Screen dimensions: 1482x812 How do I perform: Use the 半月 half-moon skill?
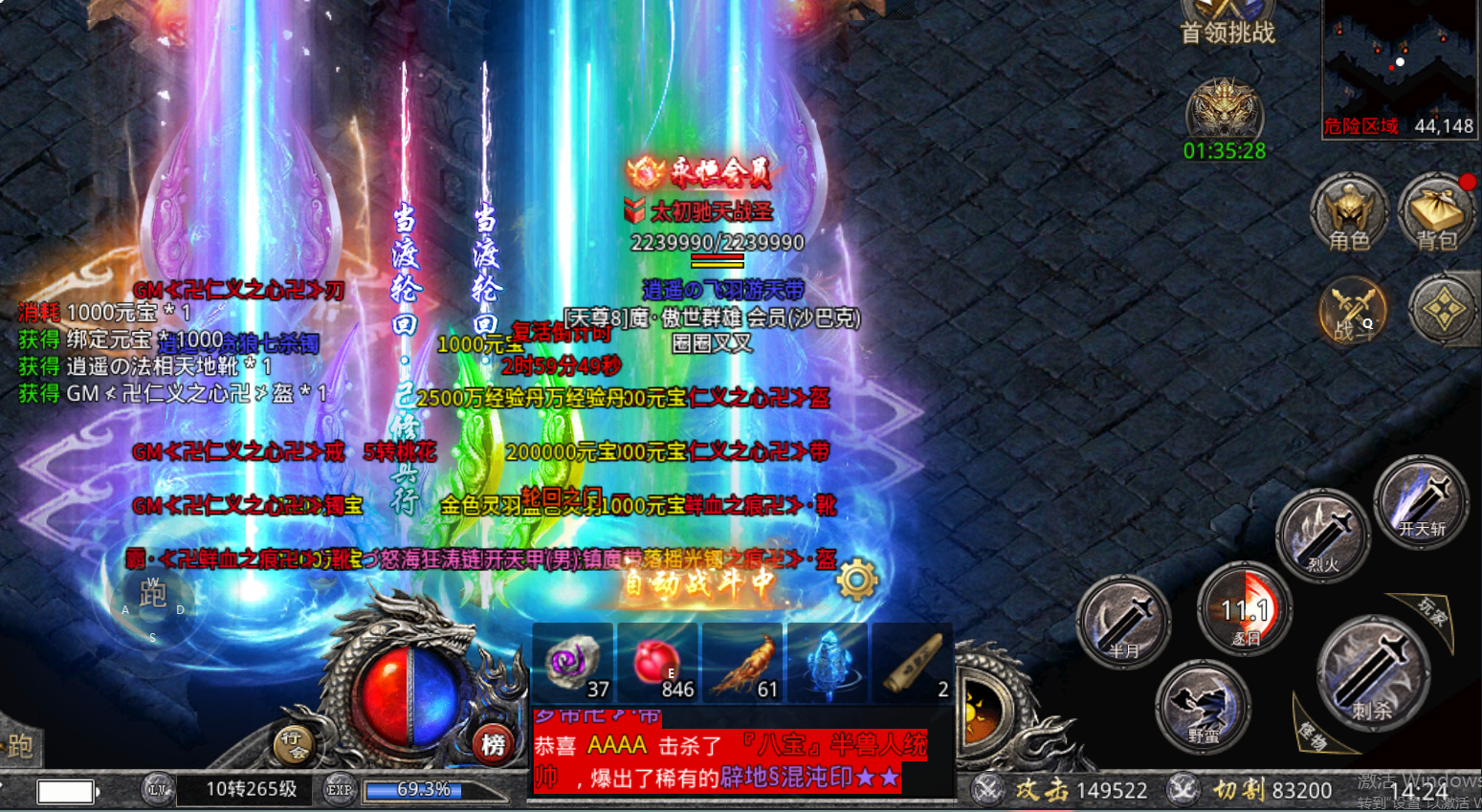(1124, 622)
